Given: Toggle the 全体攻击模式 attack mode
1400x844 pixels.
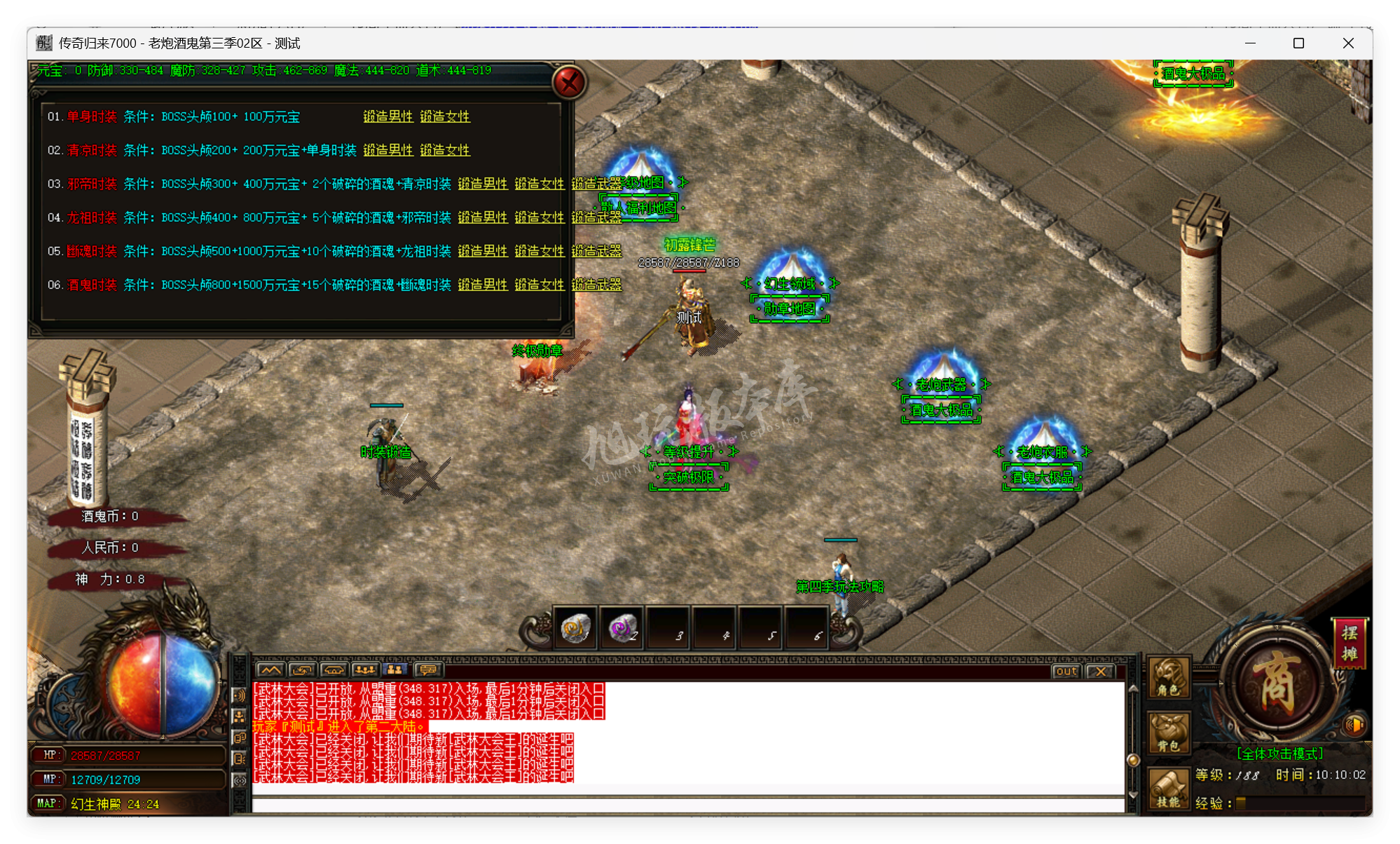Looking at the screenshot, I should (x=1281, y=754).
